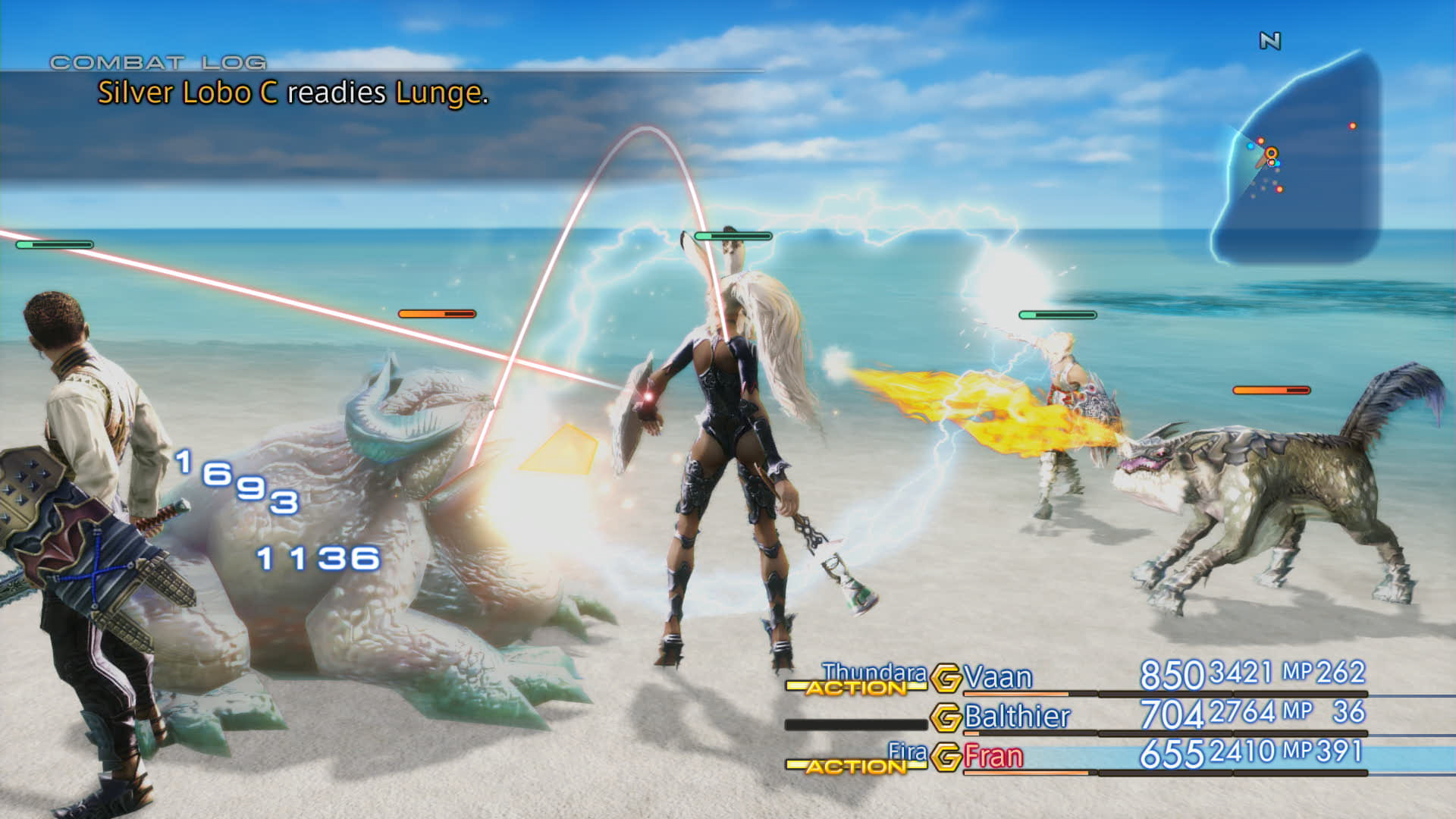Click the lone red enemy dot on the minimap
This screenshot has width=1456, height=819.
[x=1353, y=125]
